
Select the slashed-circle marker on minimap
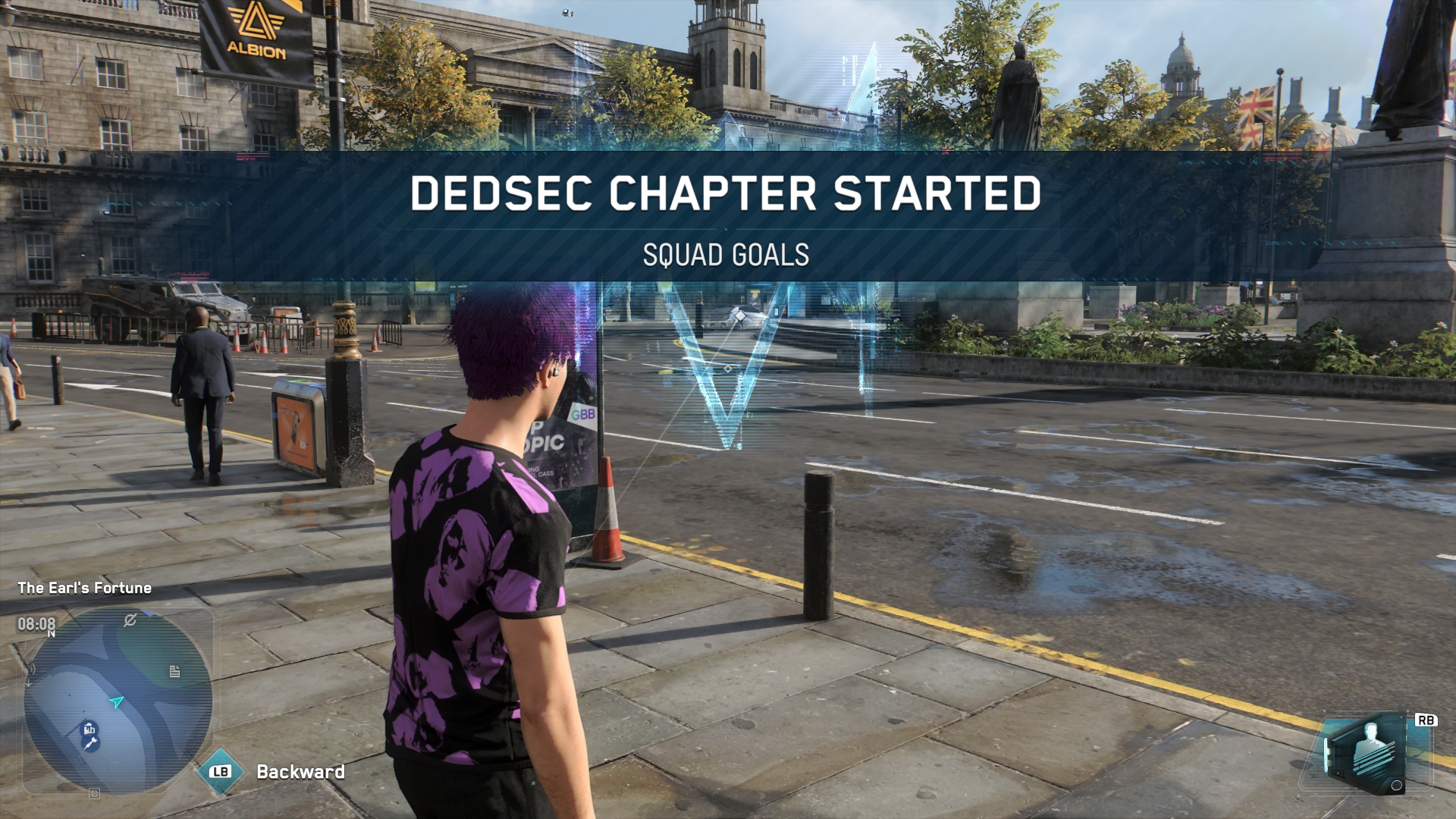coord(130,620)
